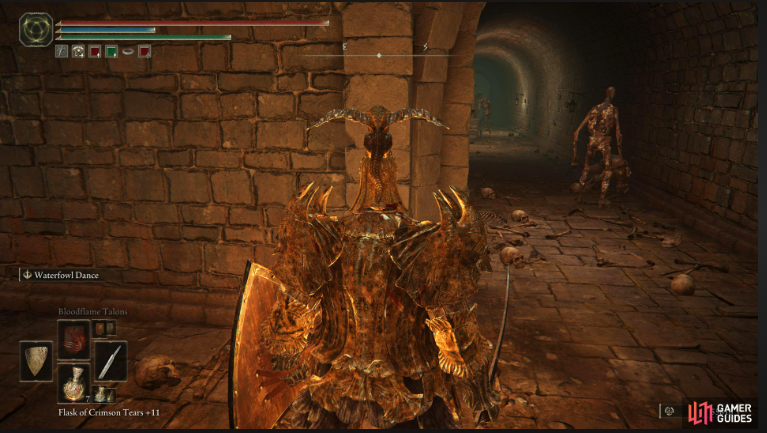The image size is (767, 433).
Task: Select the Bloodflame Talons spell slot
Action: 74,339
